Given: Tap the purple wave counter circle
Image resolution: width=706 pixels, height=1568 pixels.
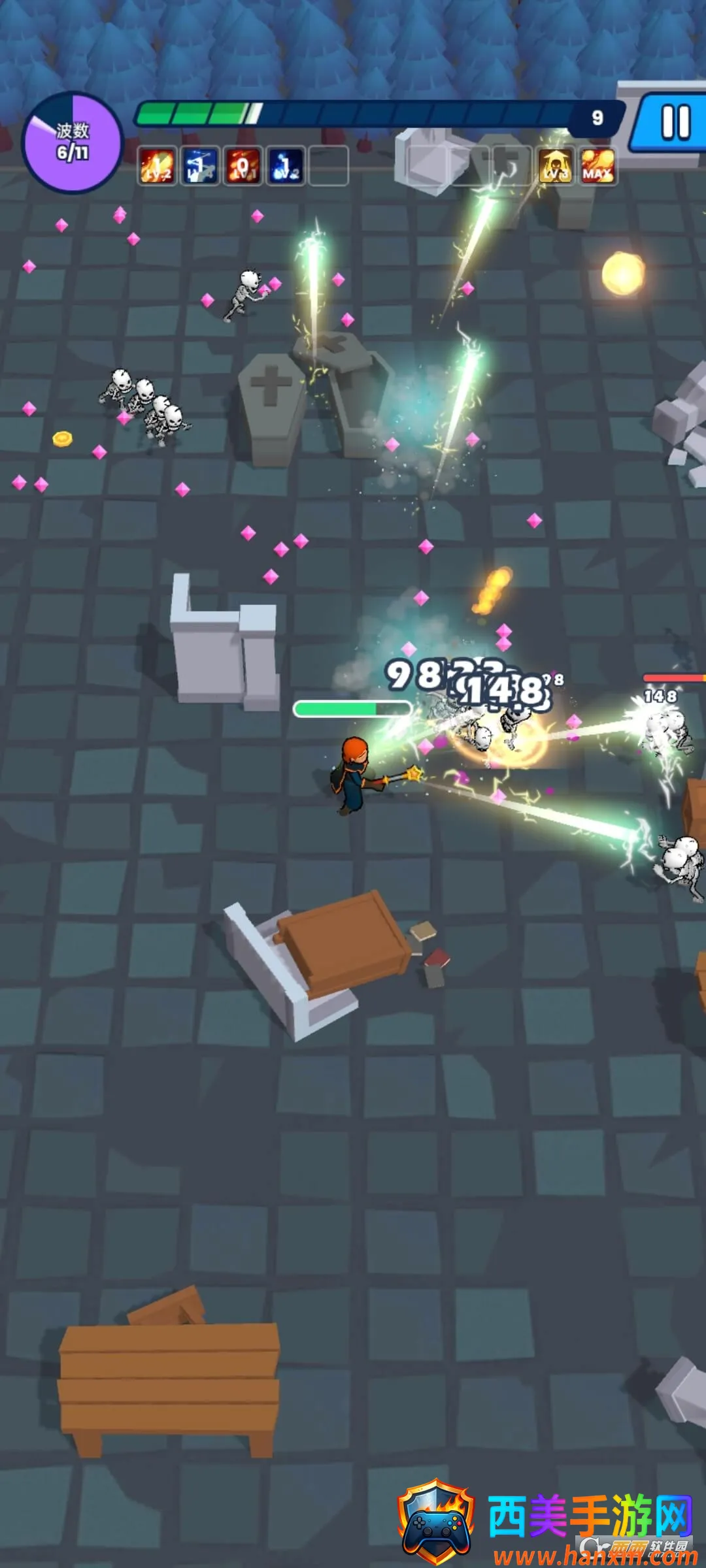Looking at the screenshot, I should tap(73, 142).
